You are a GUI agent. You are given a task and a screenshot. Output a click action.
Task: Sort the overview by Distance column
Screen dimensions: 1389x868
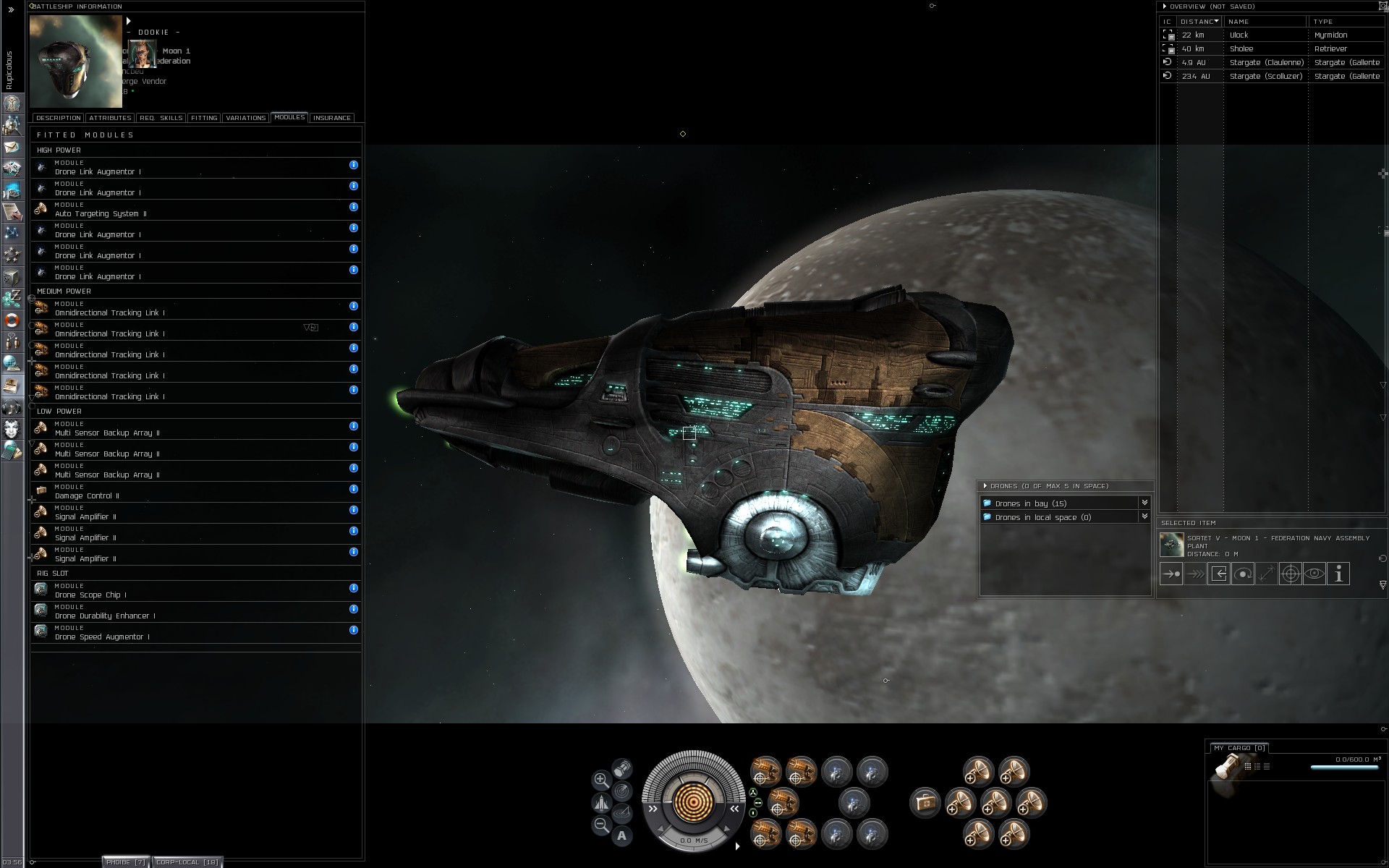pyautogui.click(x=1199, y=22)
